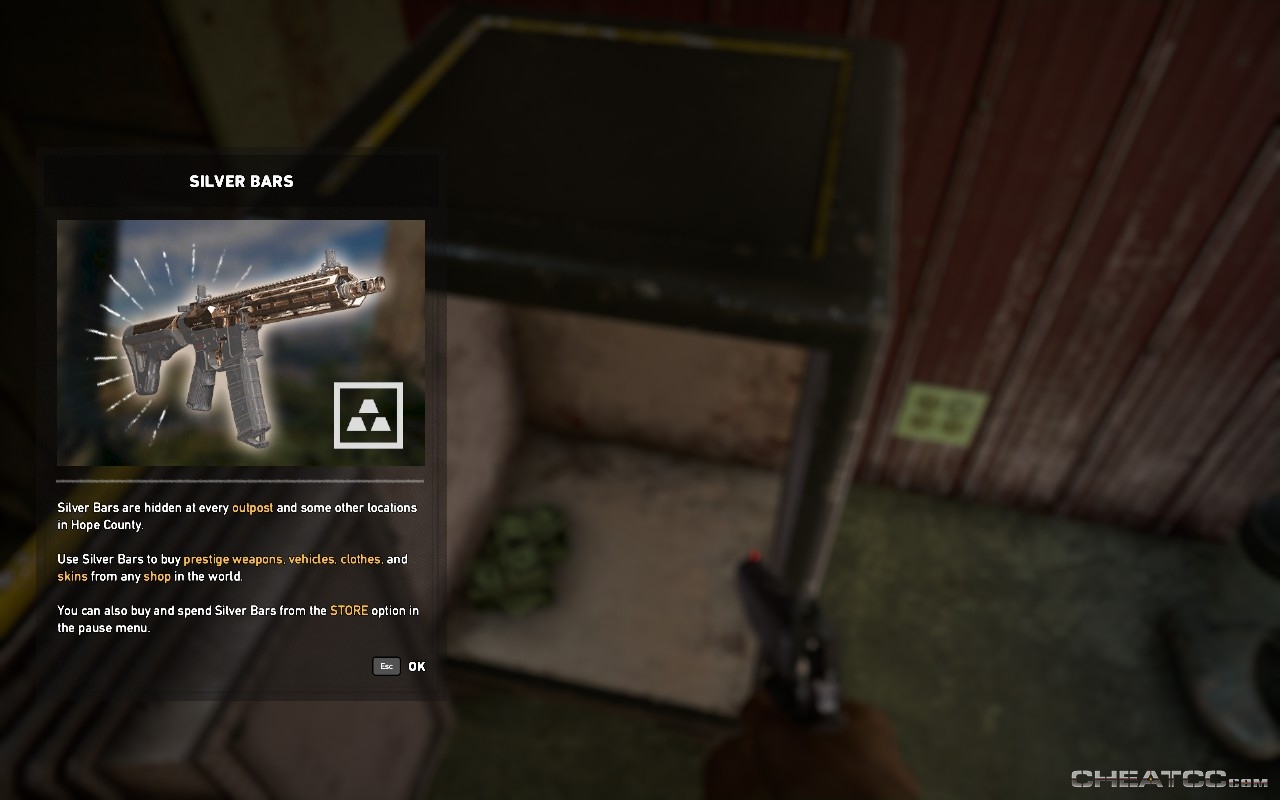Viewport: 1280px width, 800px height.
Task: Click the divider line above the description text
Action: pos(241,483)
